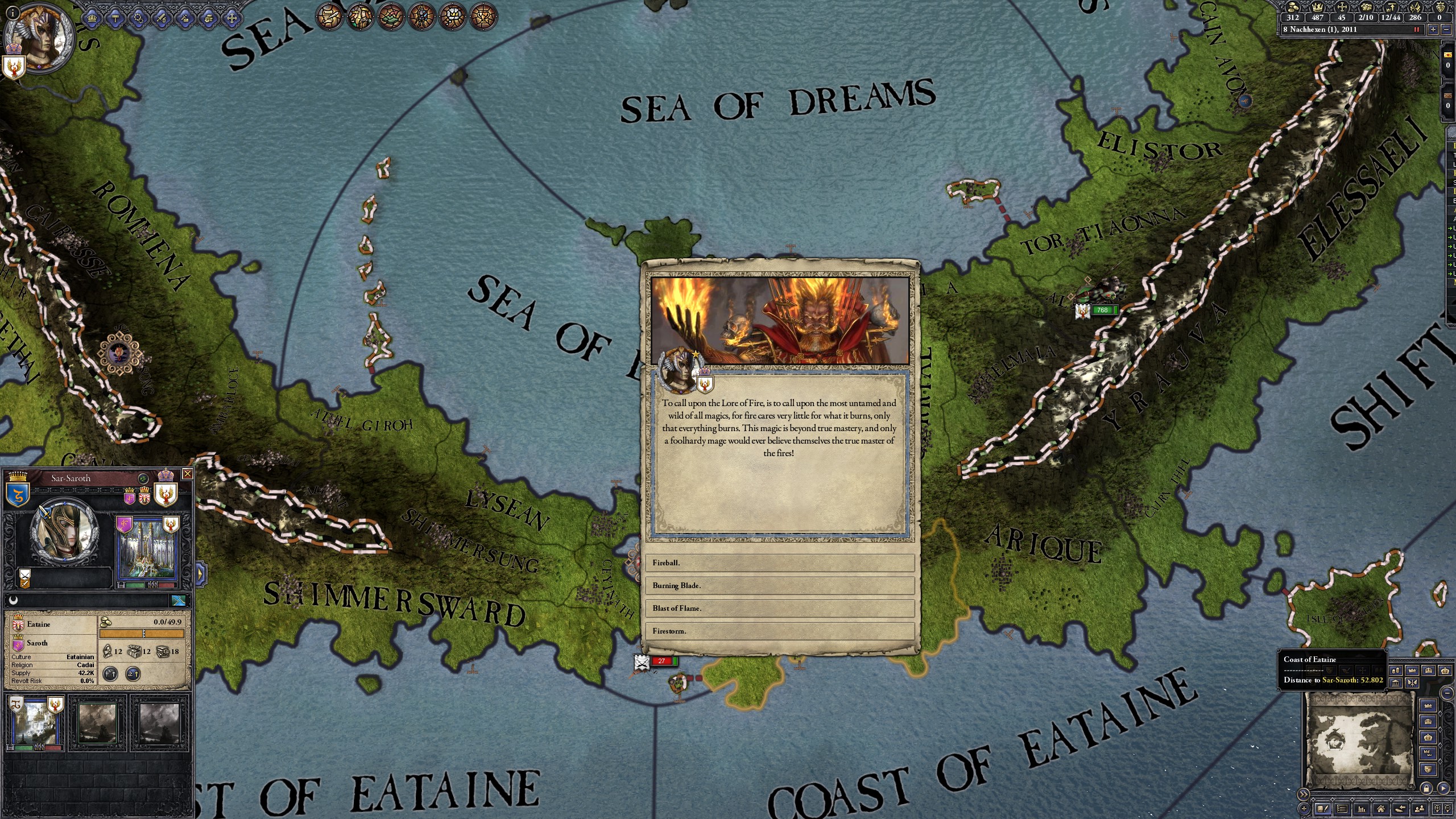Expand the blue arrow tab on the Sar-Saroth panel
This screenshot has width=1456, height=819.
click(200, 573)
